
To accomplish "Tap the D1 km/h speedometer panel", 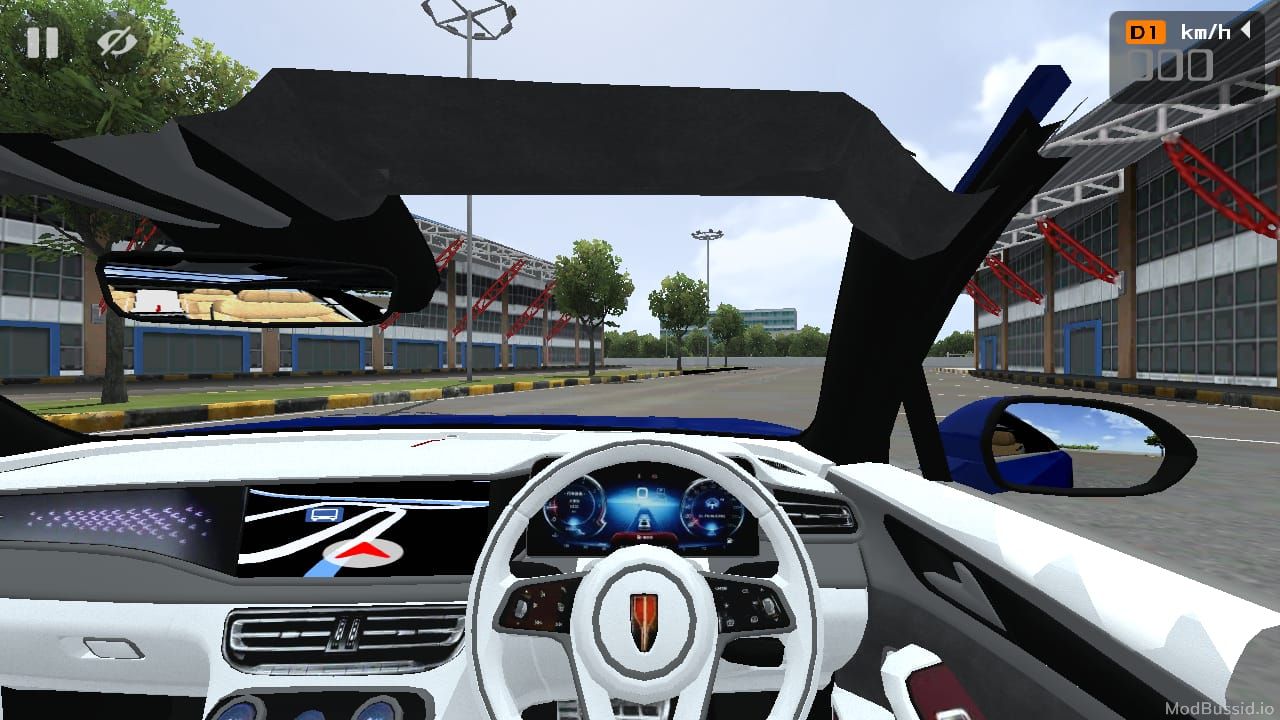I will click(1185, 52).
